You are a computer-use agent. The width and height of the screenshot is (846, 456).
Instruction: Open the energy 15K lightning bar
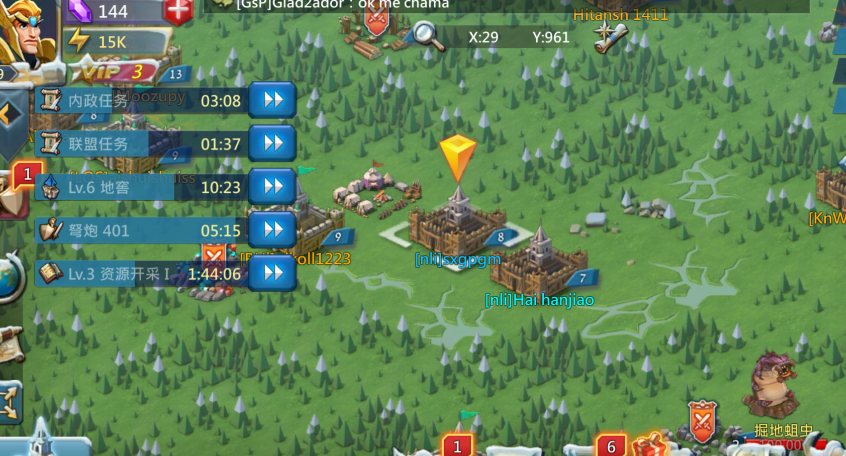110,41
